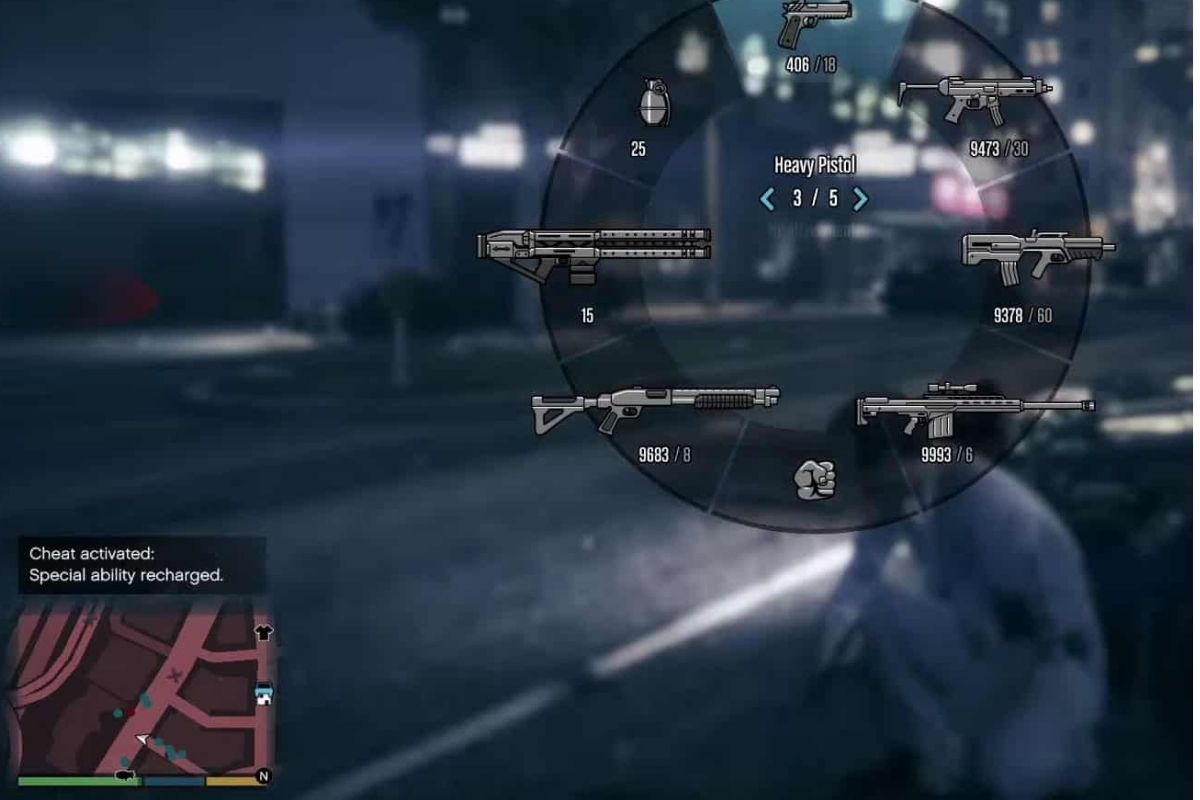The image size is (1200, 800).
Task: Equip the scoped heavy sniper rifle
Action: click(974, 408)
